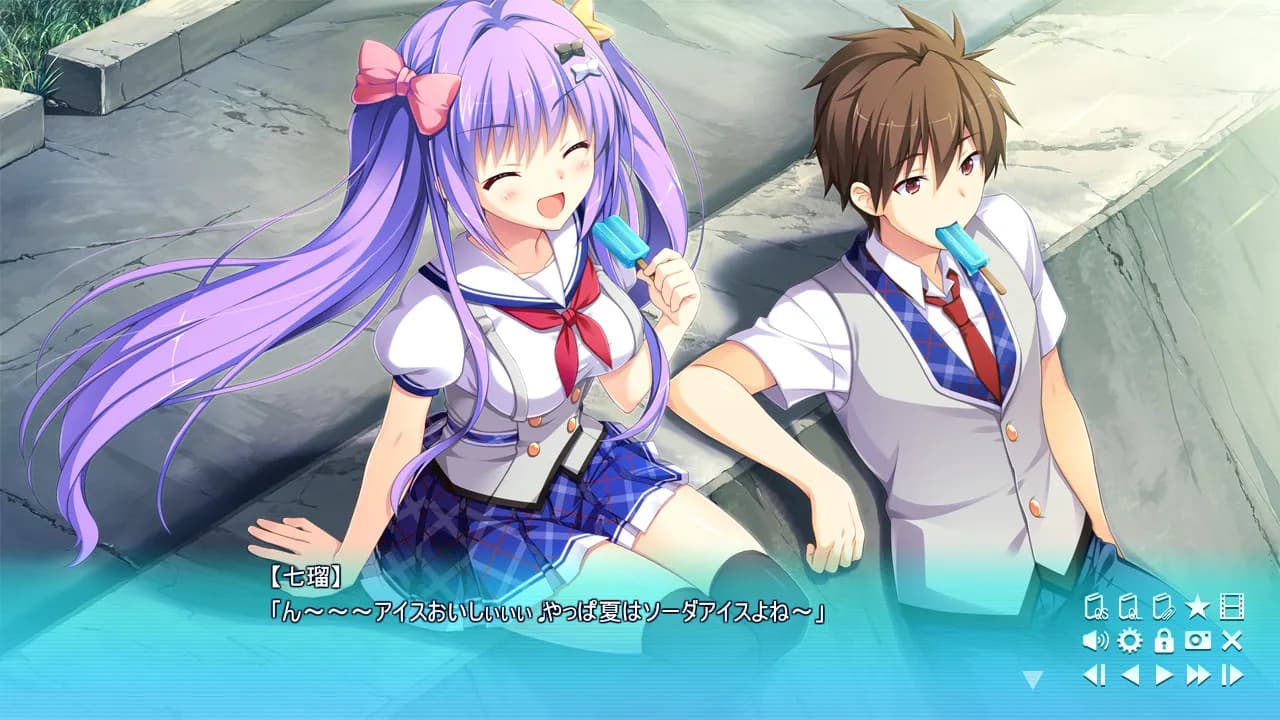Open the movie viewer film icon
This screenshot has height=720, width=1280.
pos(1232,606)
